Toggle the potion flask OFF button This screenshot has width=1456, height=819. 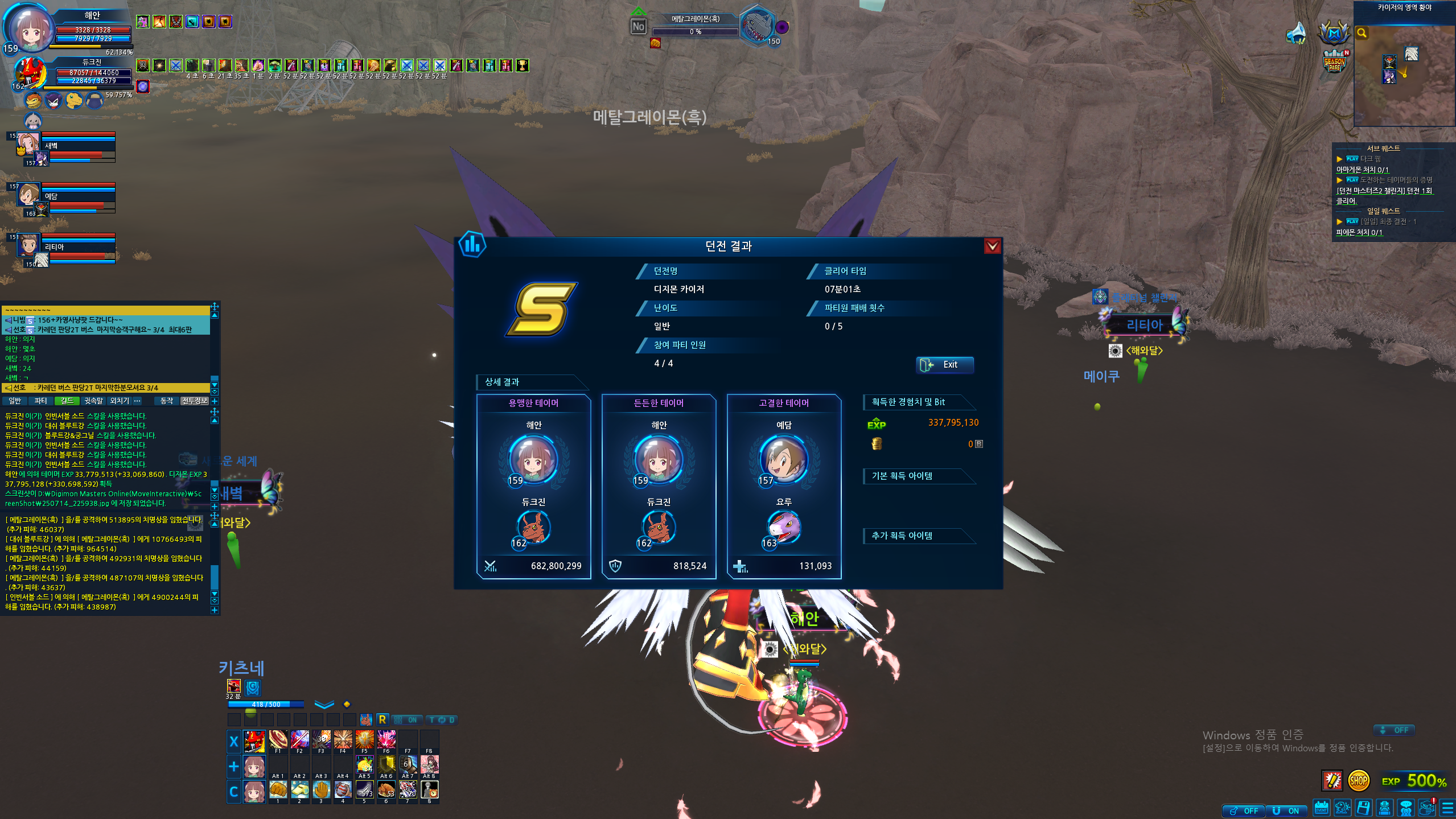point(1244,811)
